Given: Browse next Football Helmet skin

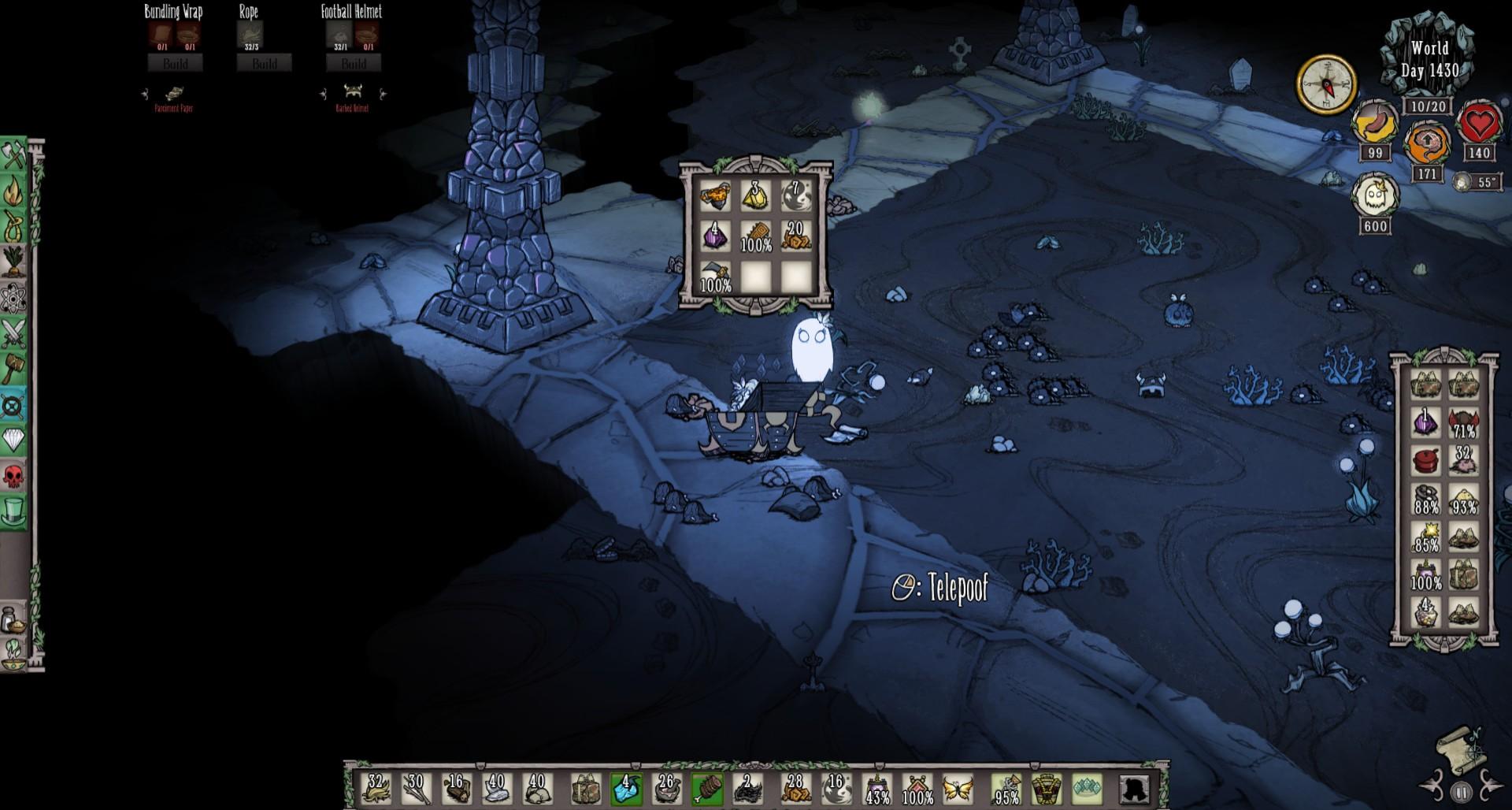Looking at the screenshot, I should tap(382, 93).
